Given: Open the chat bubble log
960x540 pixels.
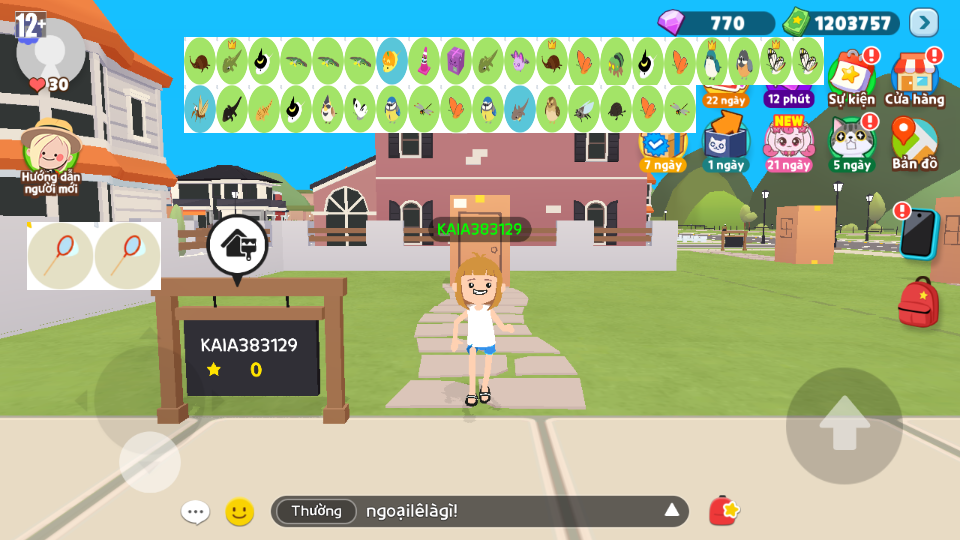Looking at the screenshot, I should click(195, 512).
